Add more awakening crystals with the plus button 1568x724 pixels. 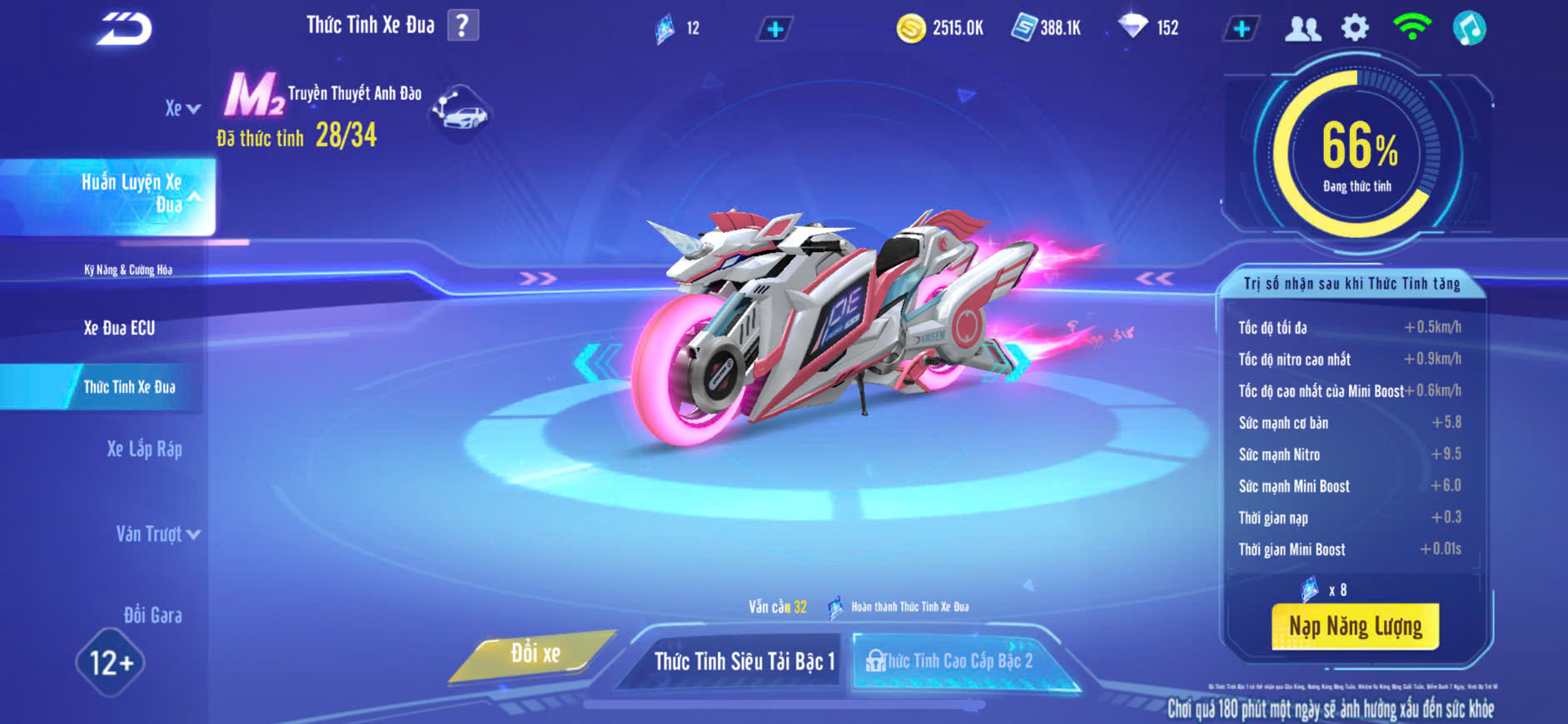point(774,29)
